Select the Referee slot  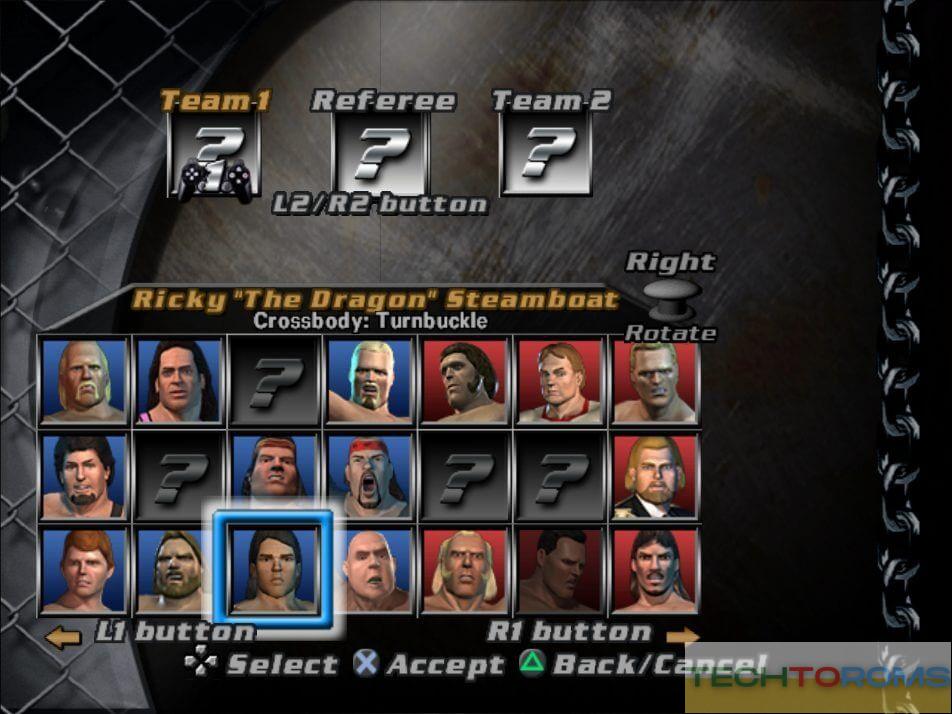pos(379,153)
